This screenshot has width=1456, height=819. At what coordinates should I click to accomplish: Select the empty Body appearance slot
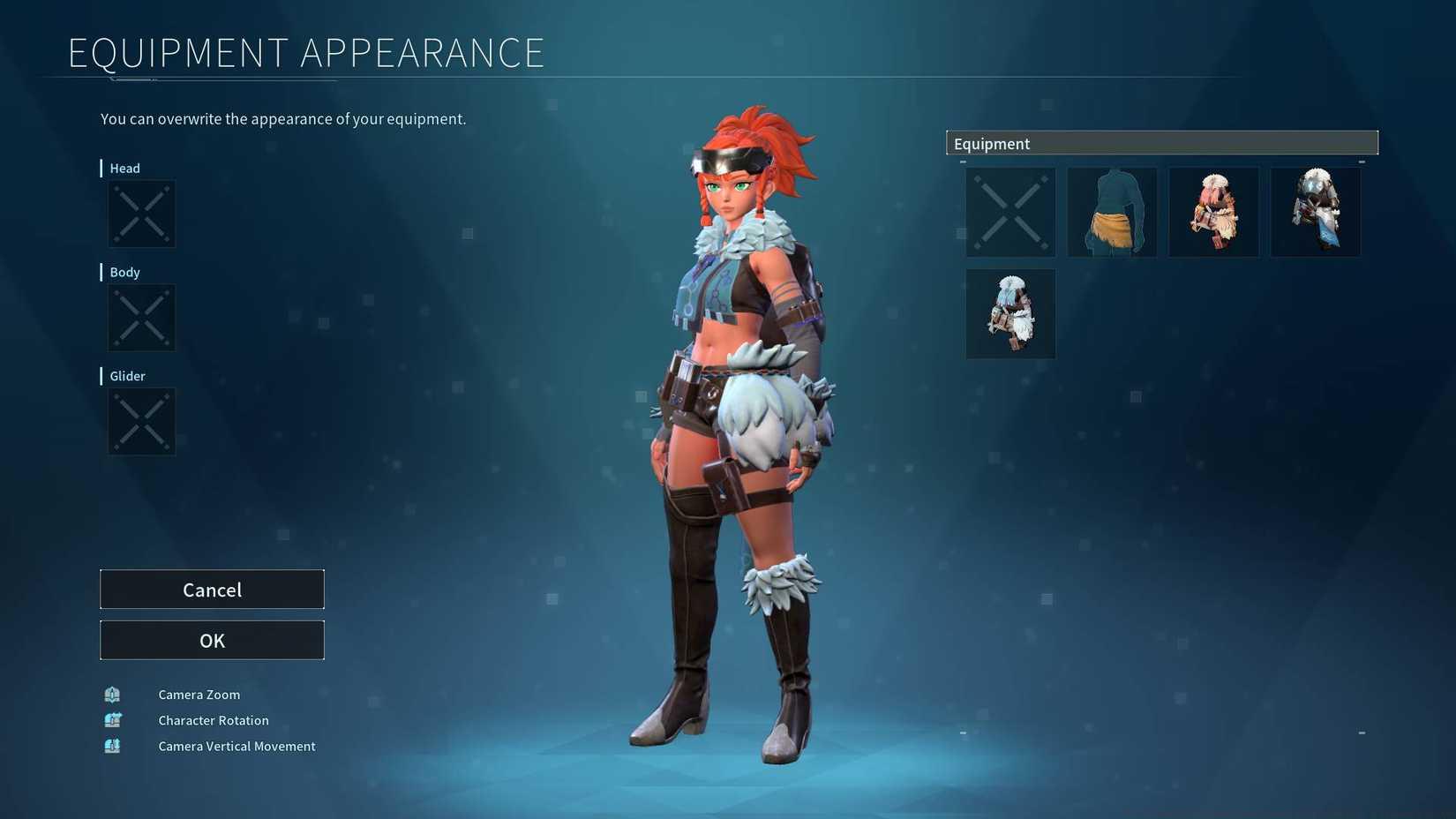(141, 318)
